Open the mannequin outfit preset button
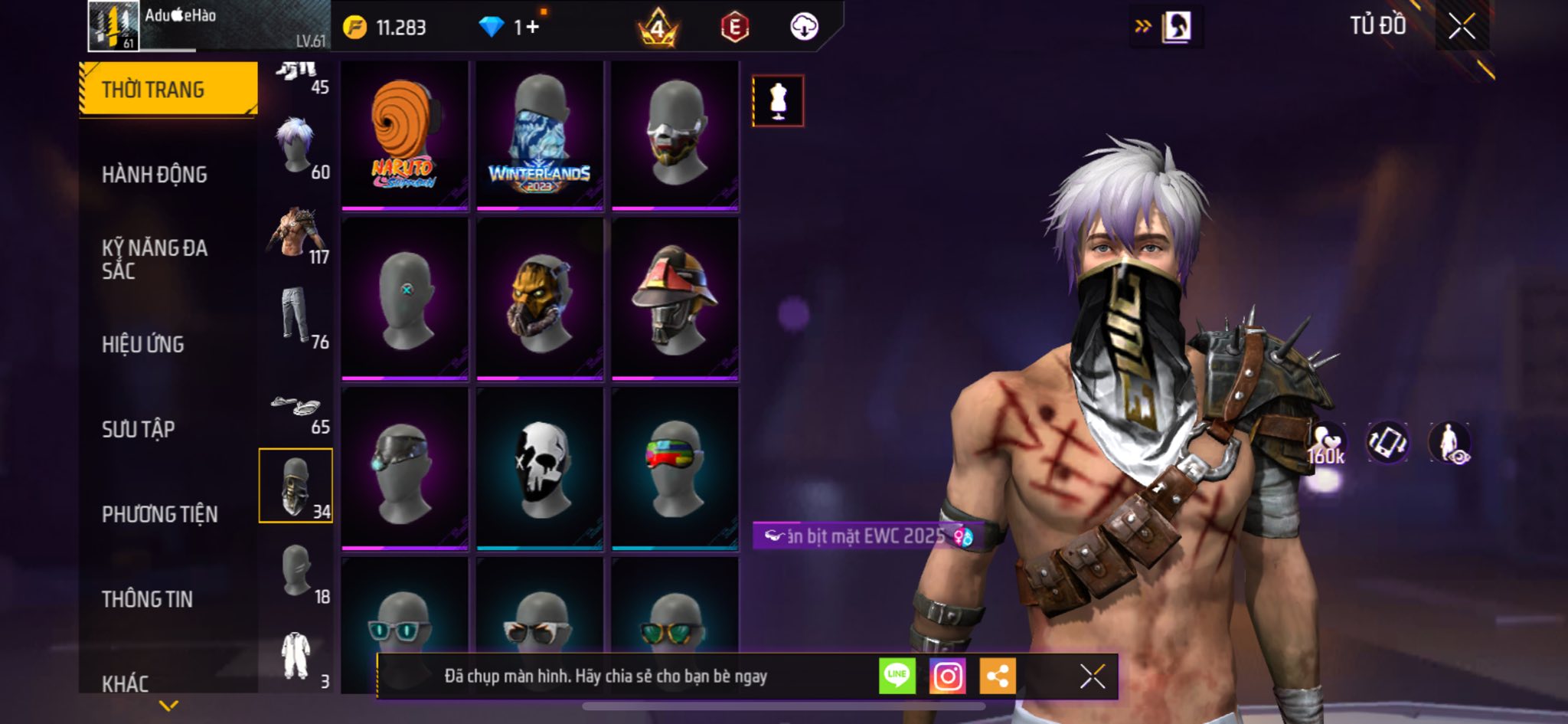This screenshot has width=1568, height=724. point(778,101)
